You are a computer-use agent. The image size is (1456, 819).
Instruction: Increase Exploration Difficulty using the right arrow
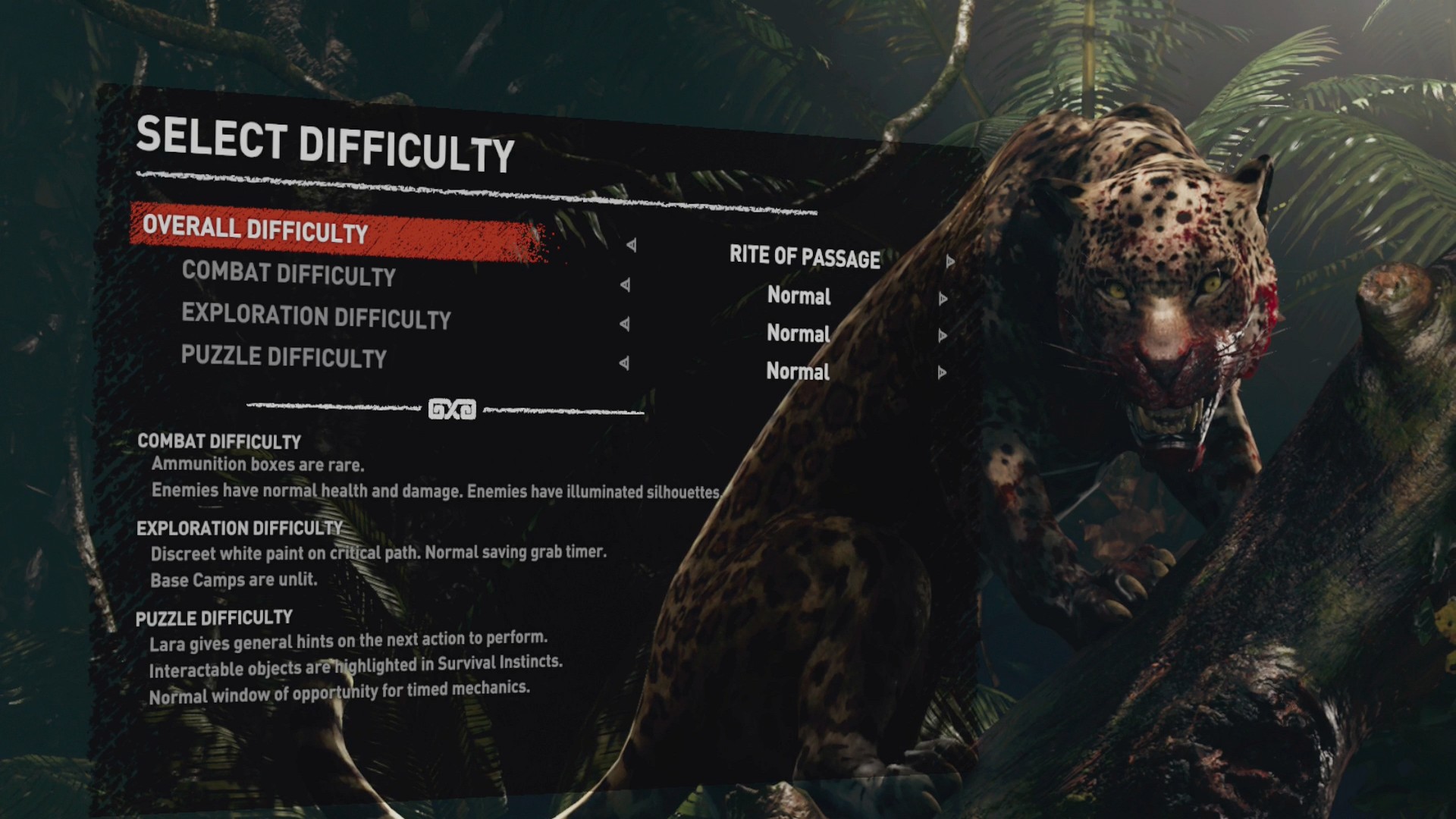click(x=943, y=336)
